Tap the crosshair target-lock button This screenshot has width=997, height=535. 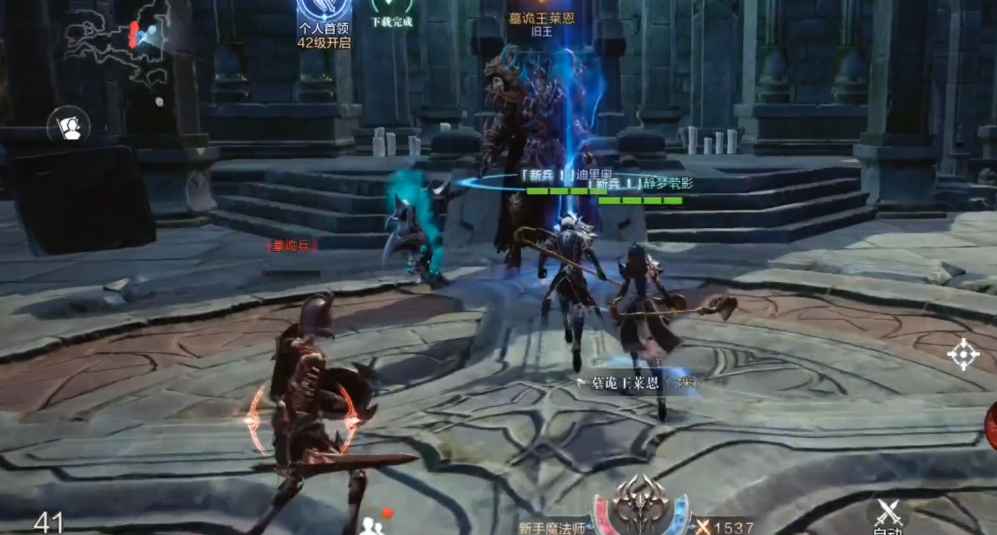coord(963,354)
